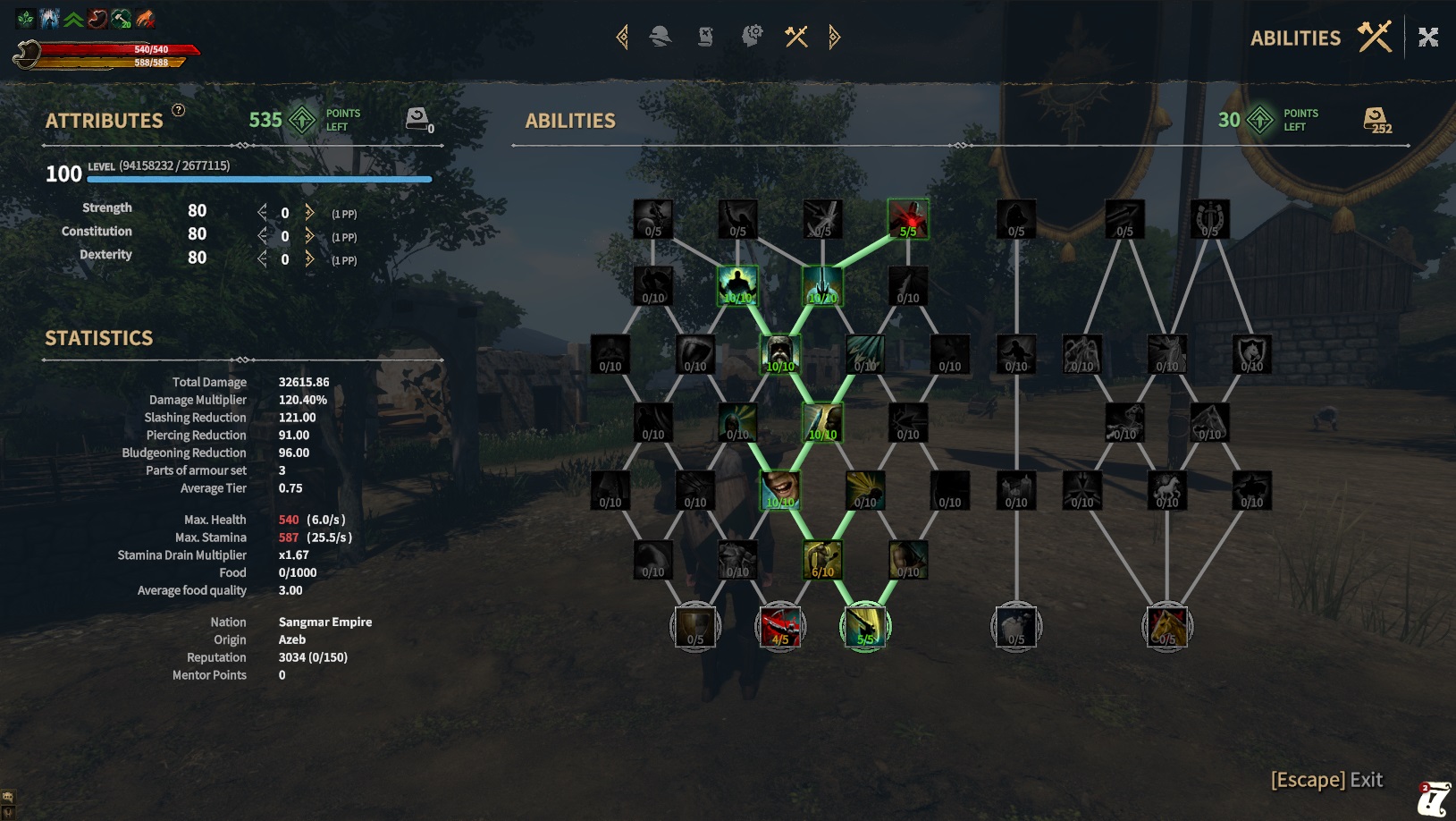The height and width of the screenshot is (821, 1456).
Task: Go to the previous menu page arrow
Action: click(622, 37)
